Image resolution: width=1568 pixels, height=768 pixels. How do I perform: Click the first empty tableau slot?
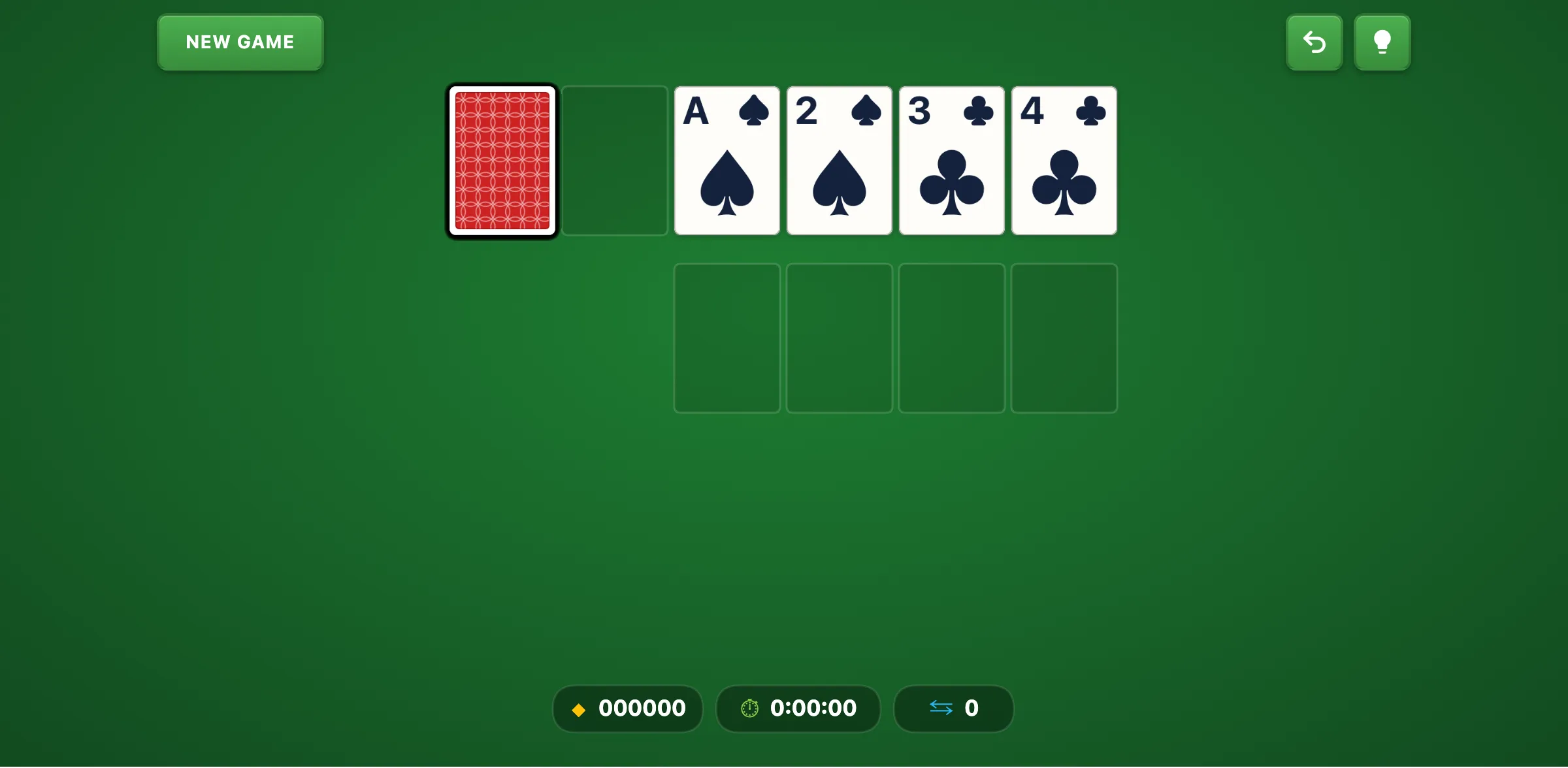(727, 337)
